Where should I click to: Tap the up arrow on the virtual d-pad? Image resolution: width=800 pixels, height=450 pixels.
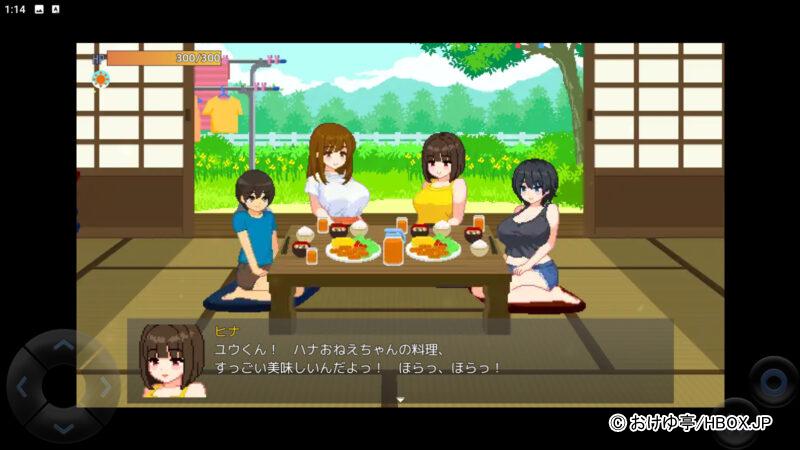point(63,346)
